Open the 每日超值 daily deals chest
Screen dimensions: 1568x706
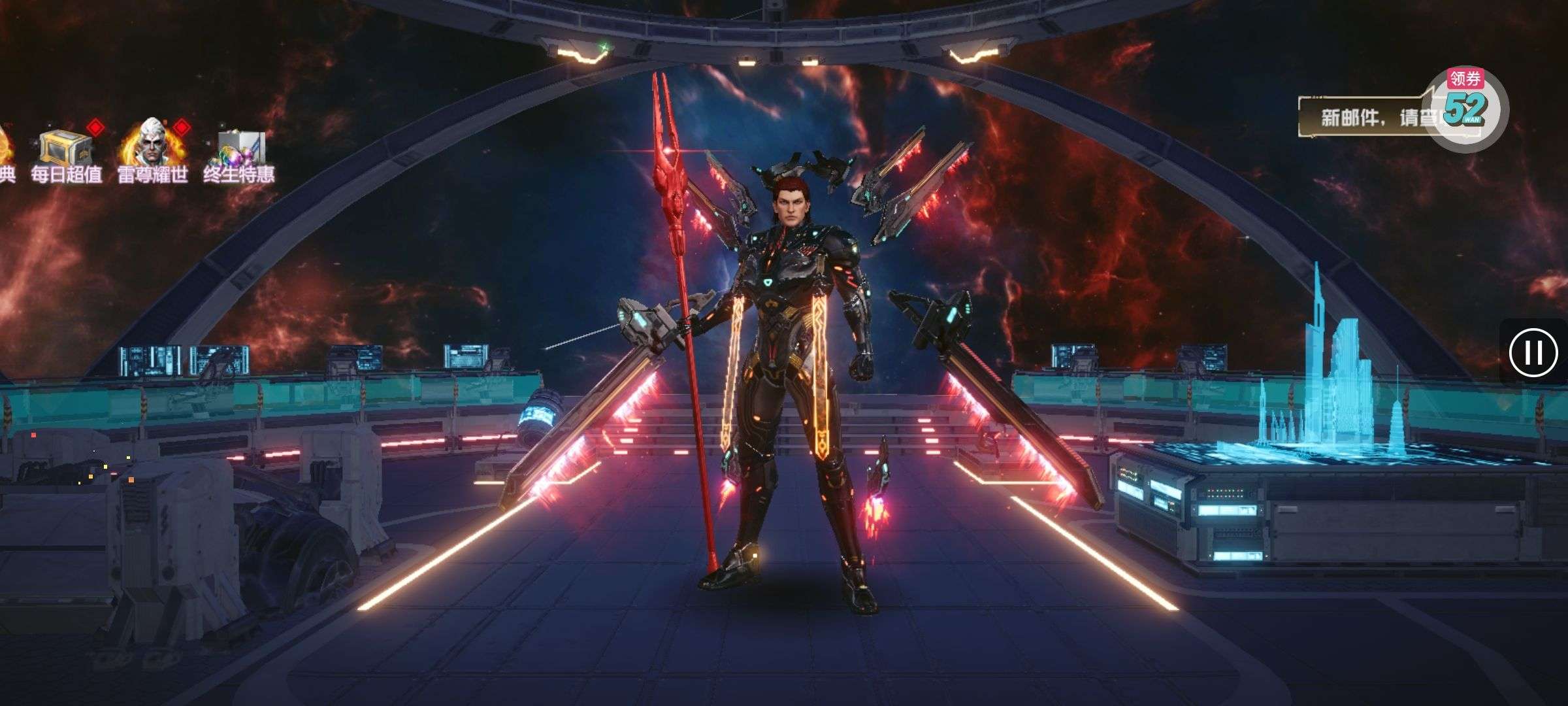pos(65,152)
